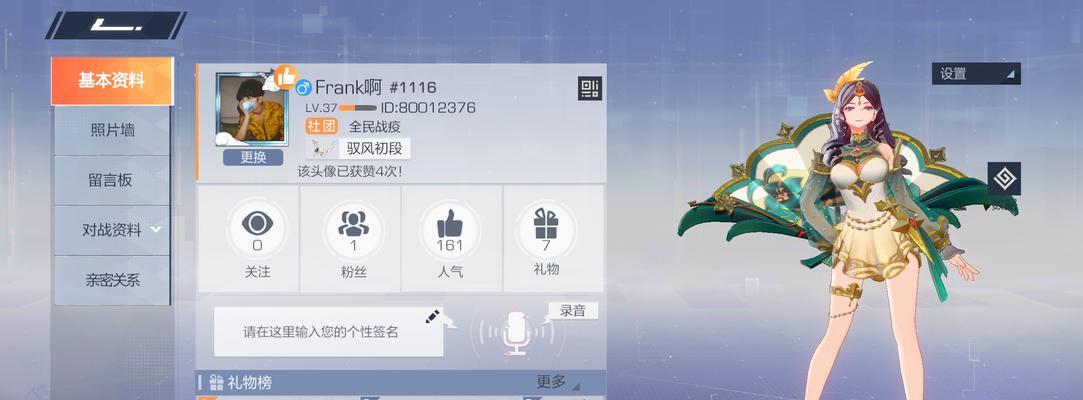Select the 驭风初段 rank badge
The image size is (1083, 400).
(358, 148)
